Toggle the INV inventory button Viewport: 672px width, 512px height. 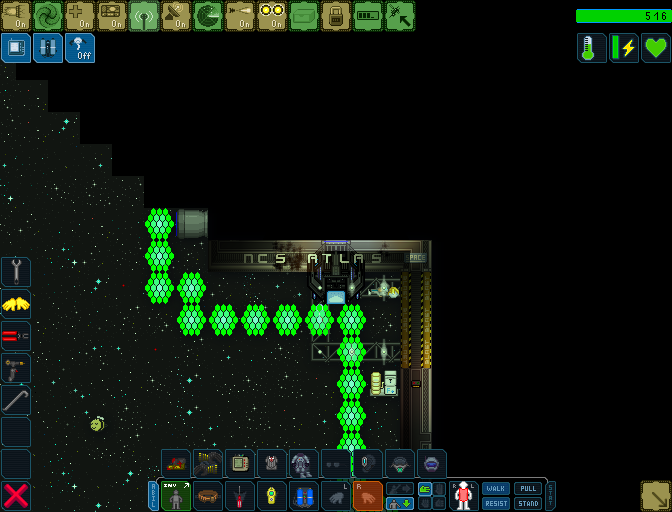point(176,495)
